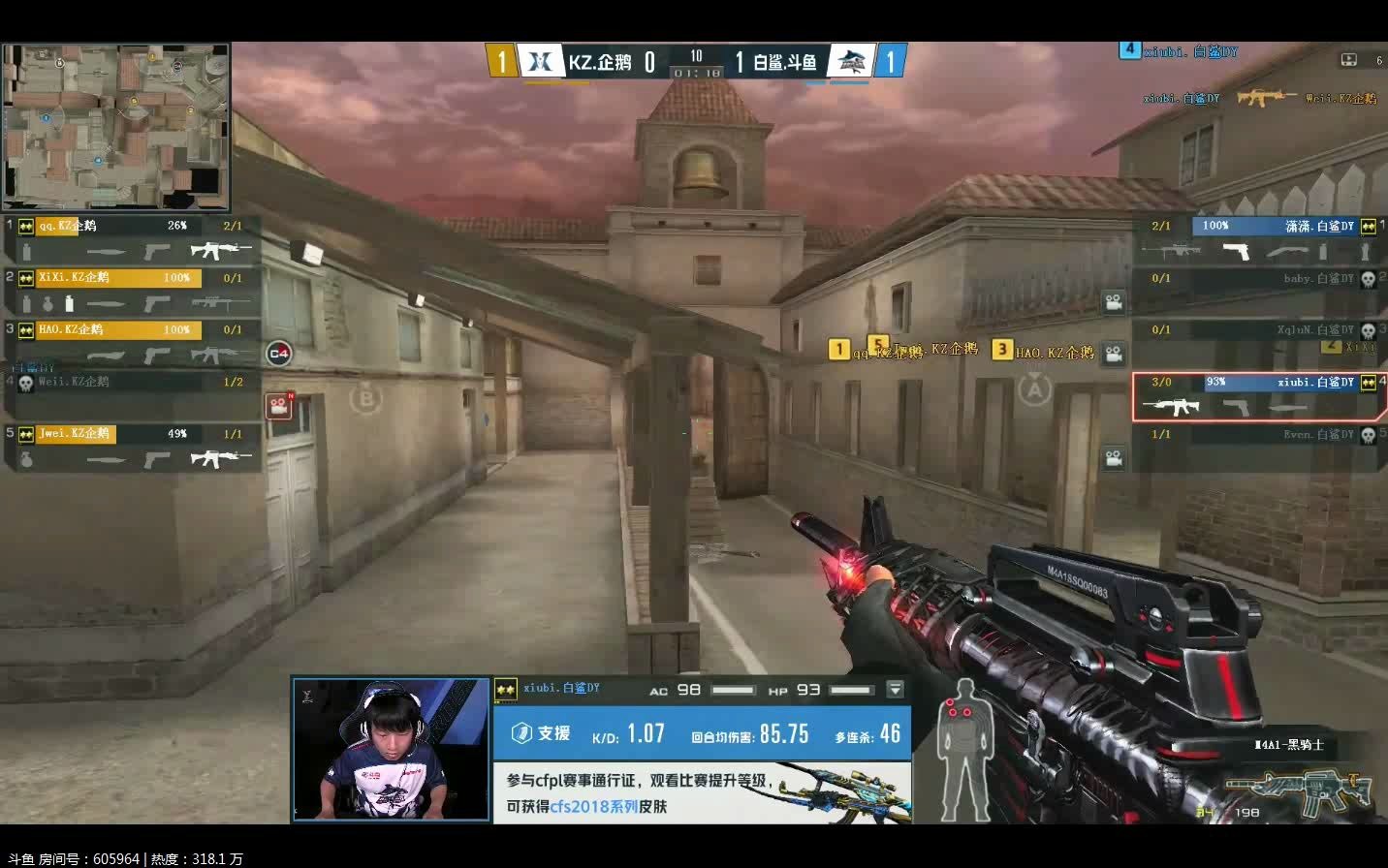Image resolution: width=1388 pixels, height=868 pixels.
Task: Click the KZ.企鹅 team logo
Action: point(540,62)
